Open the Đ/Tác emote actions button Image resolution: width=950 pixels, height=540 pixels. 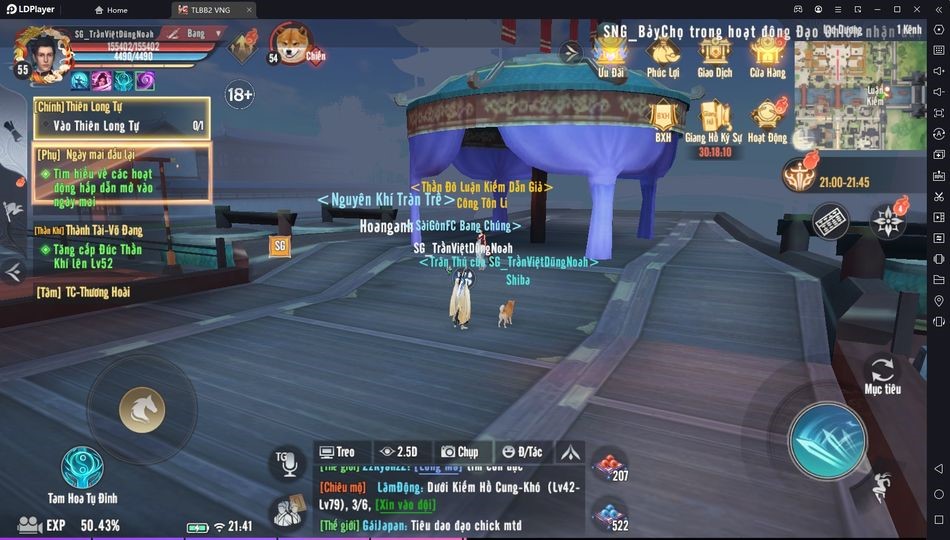521,452
